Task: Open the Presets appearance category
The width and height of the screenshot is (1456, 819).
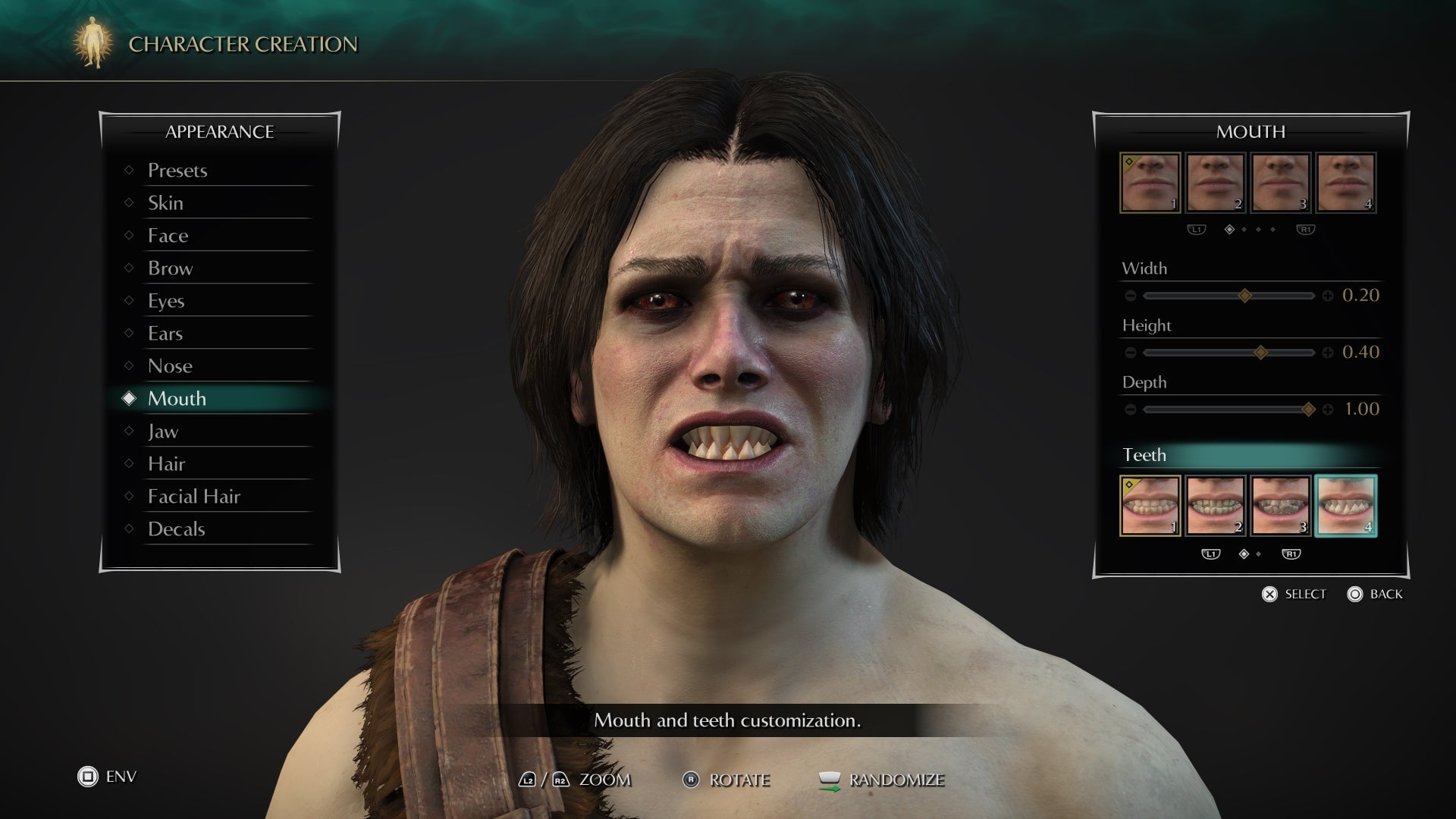Action: (177, 171)
